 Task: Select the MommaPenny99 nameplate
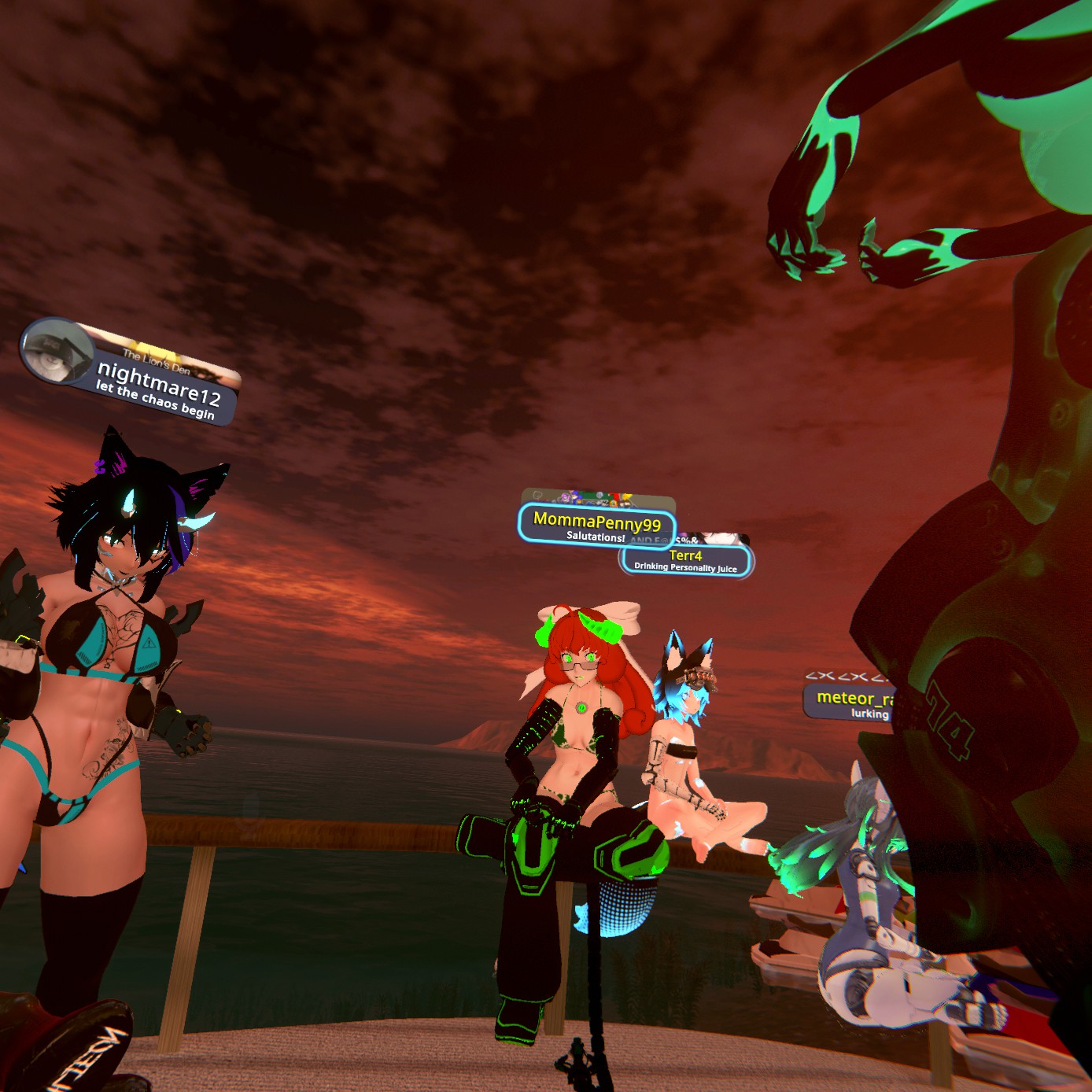(x=596, y=523)
